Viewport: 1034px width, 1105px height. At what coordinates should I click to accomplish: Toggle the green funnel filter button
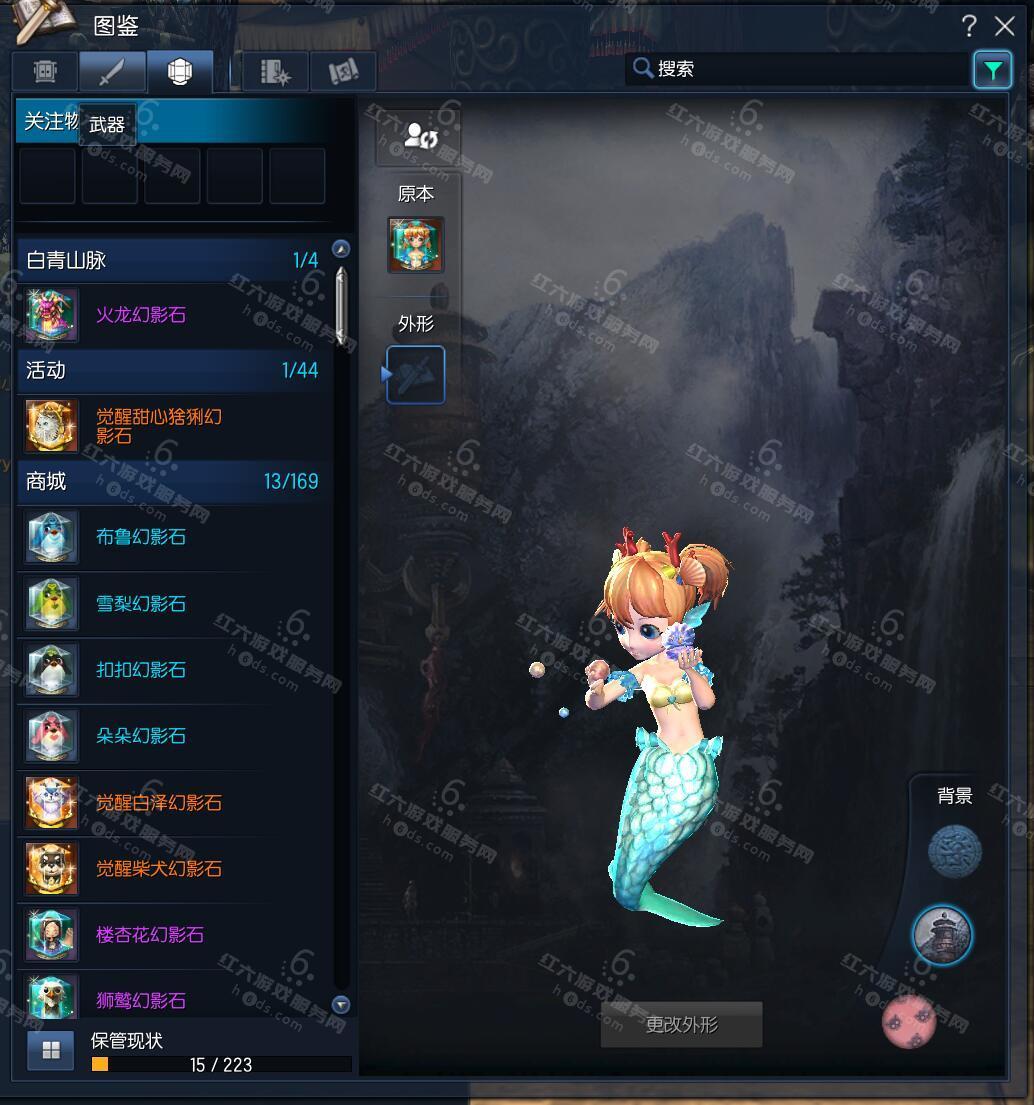(x=992, y=69)
